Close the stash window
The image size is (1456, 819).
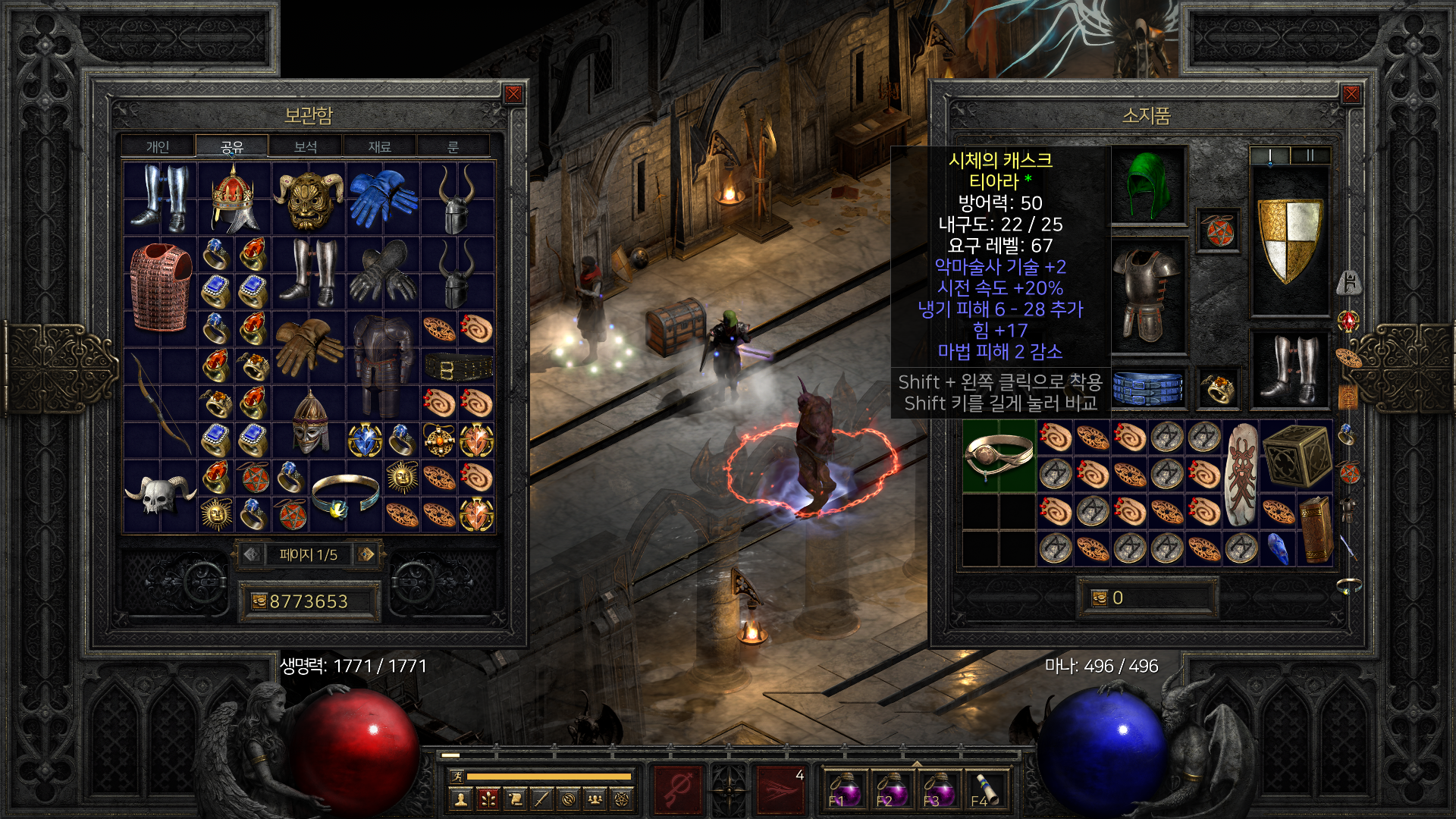(513, 94)
